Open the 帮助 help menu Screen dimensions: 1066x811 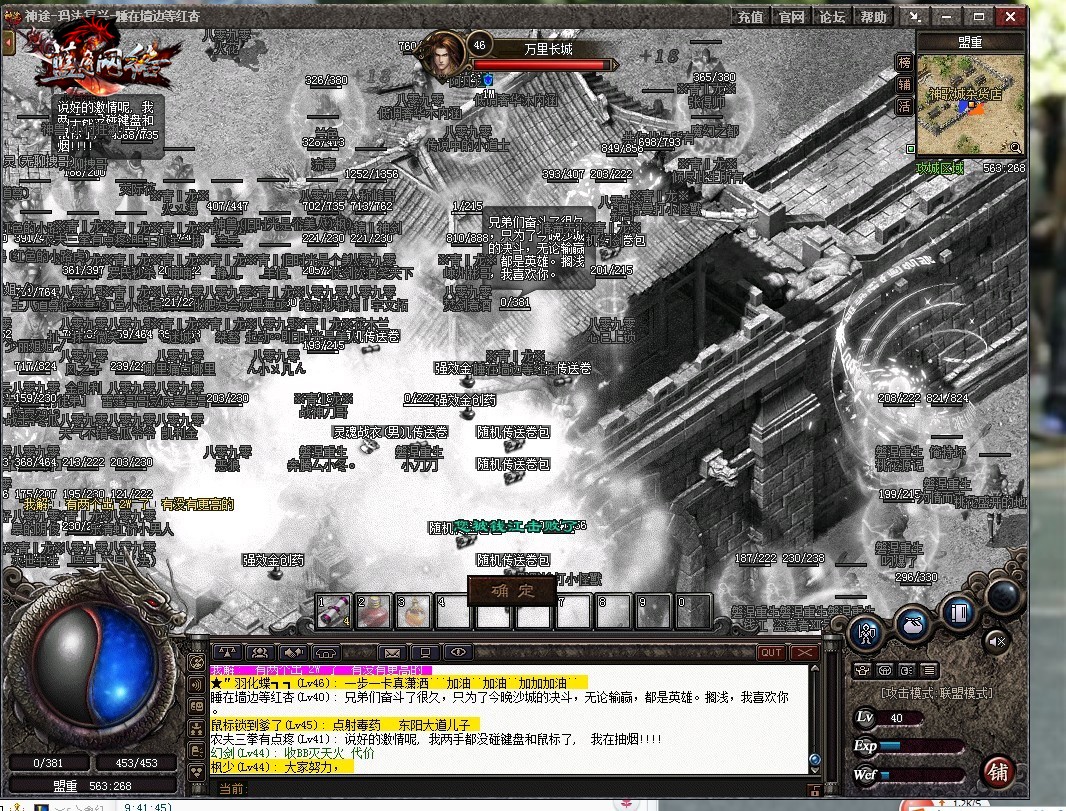[x=873, y=17]
